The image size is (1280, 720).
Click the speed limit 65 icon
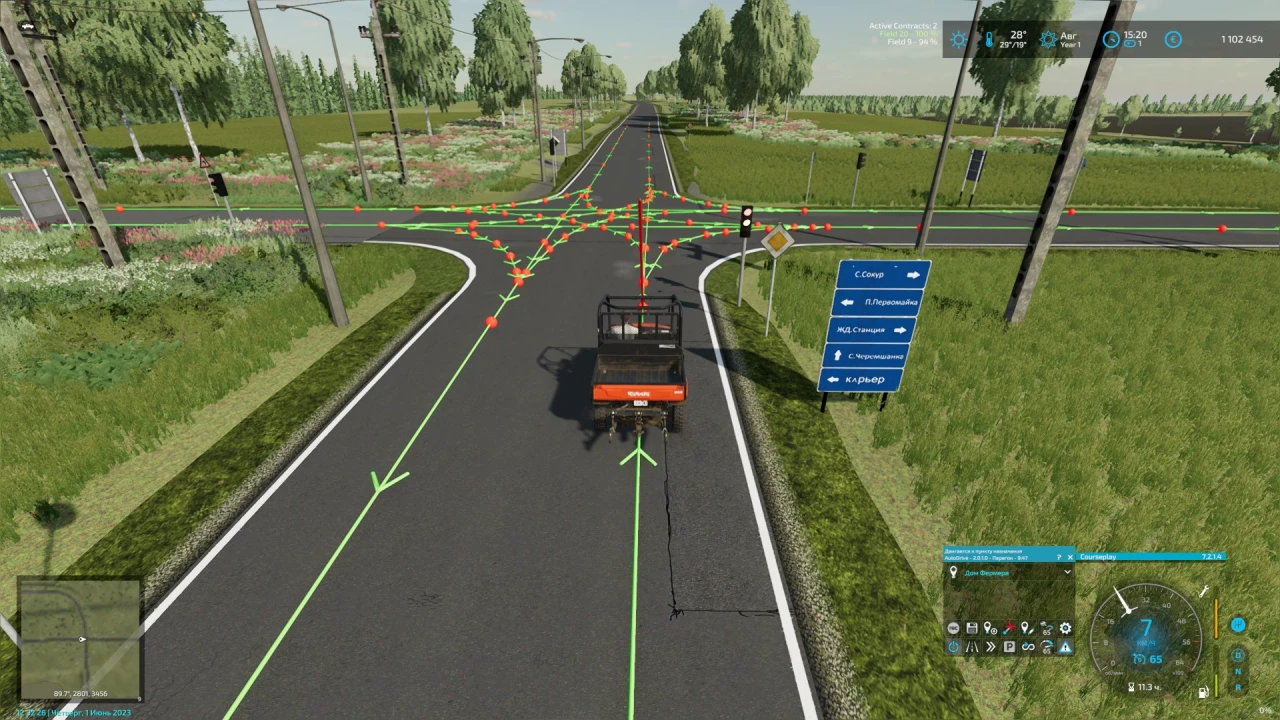[1045, 628]
